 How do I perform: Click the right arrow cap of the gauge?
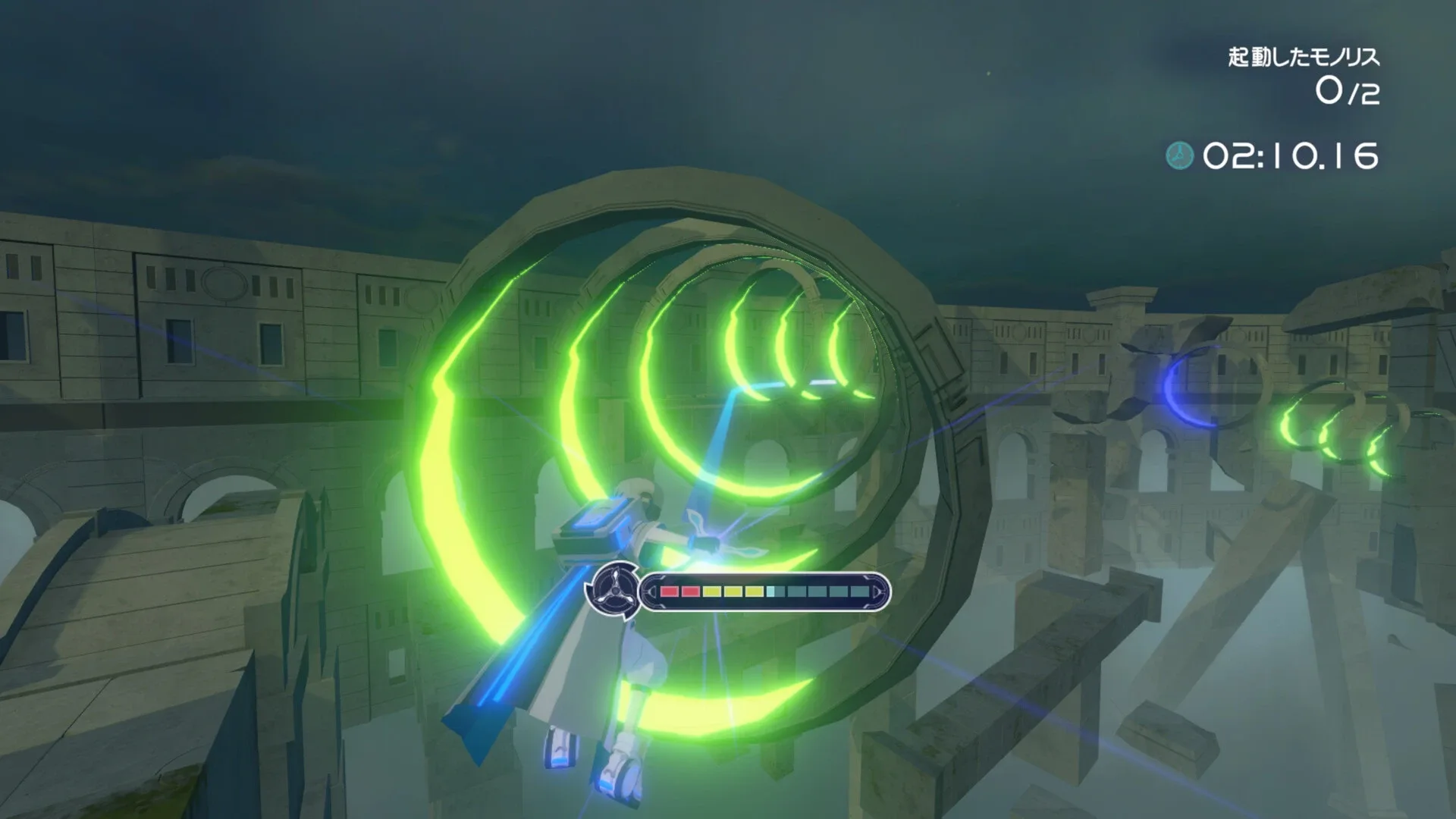click(876, 591)
